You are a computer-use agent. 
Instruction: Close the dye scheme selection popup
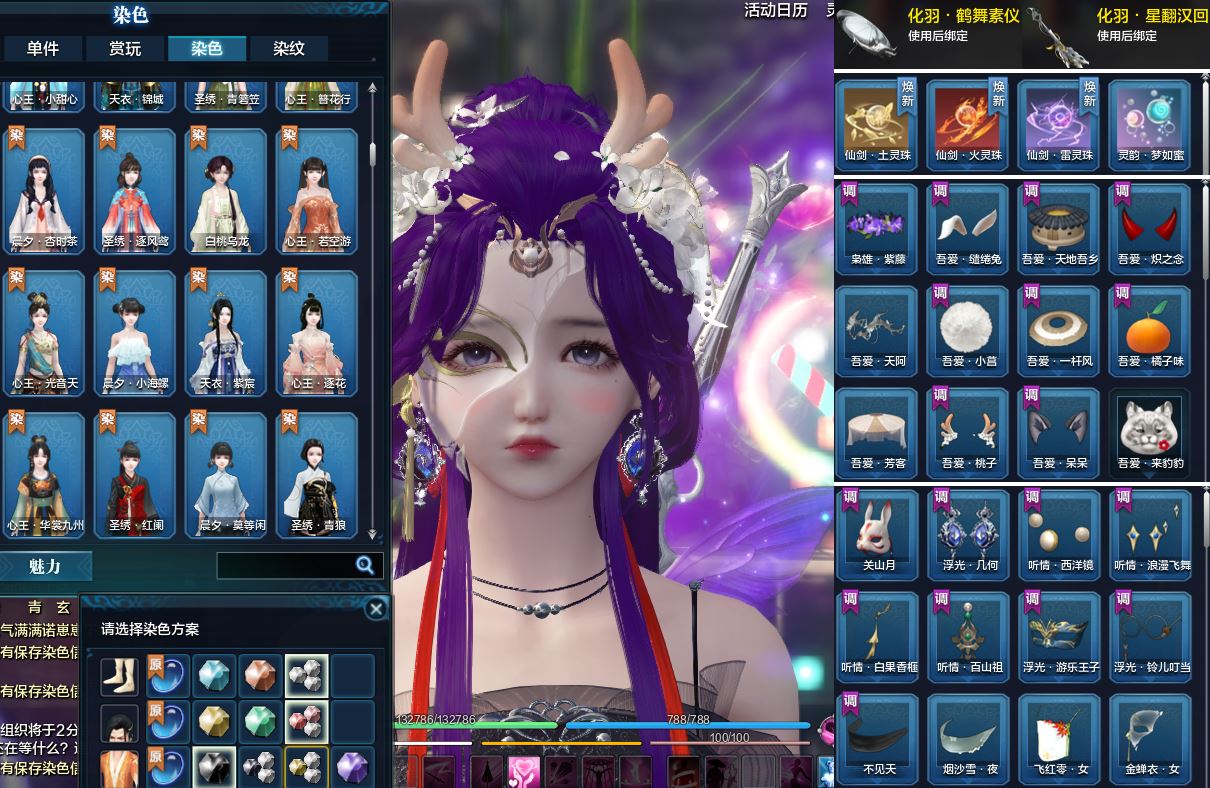(376, 609)
